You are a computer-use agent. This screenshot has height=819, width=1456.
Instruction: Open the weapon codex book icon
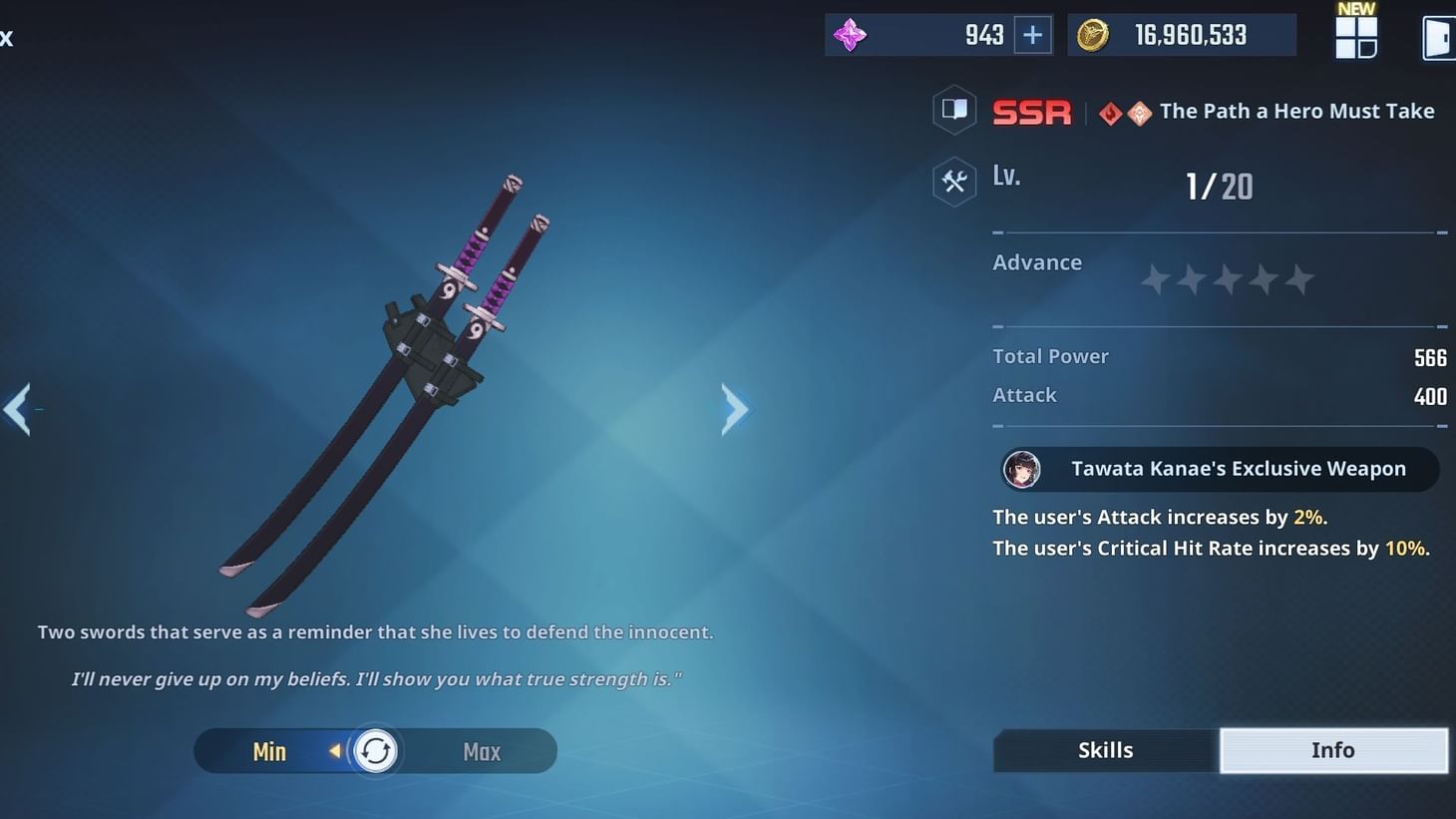(x=953, y=110)
